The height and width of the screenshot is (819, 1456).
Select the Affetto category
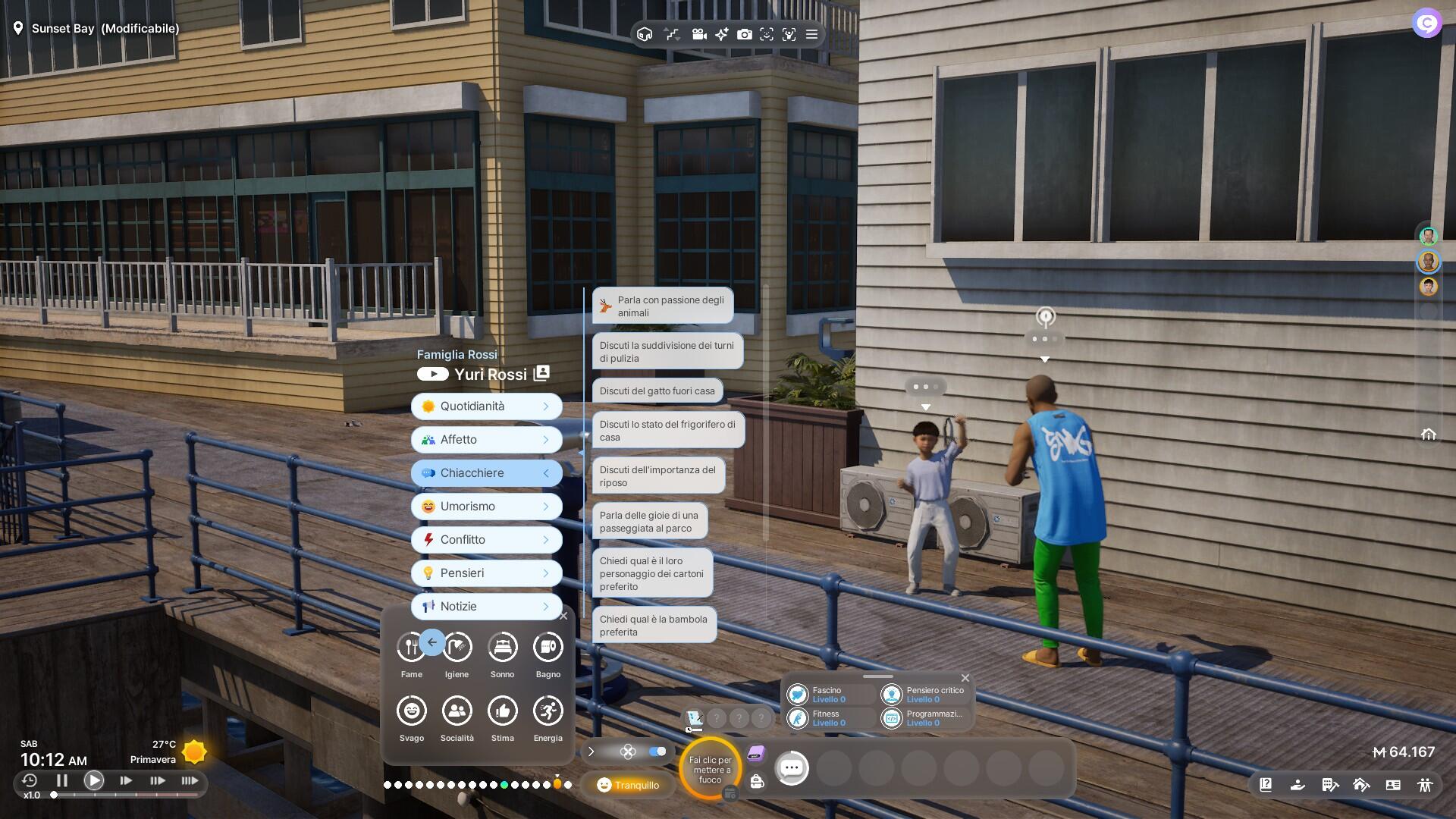(x=486, y=440)
